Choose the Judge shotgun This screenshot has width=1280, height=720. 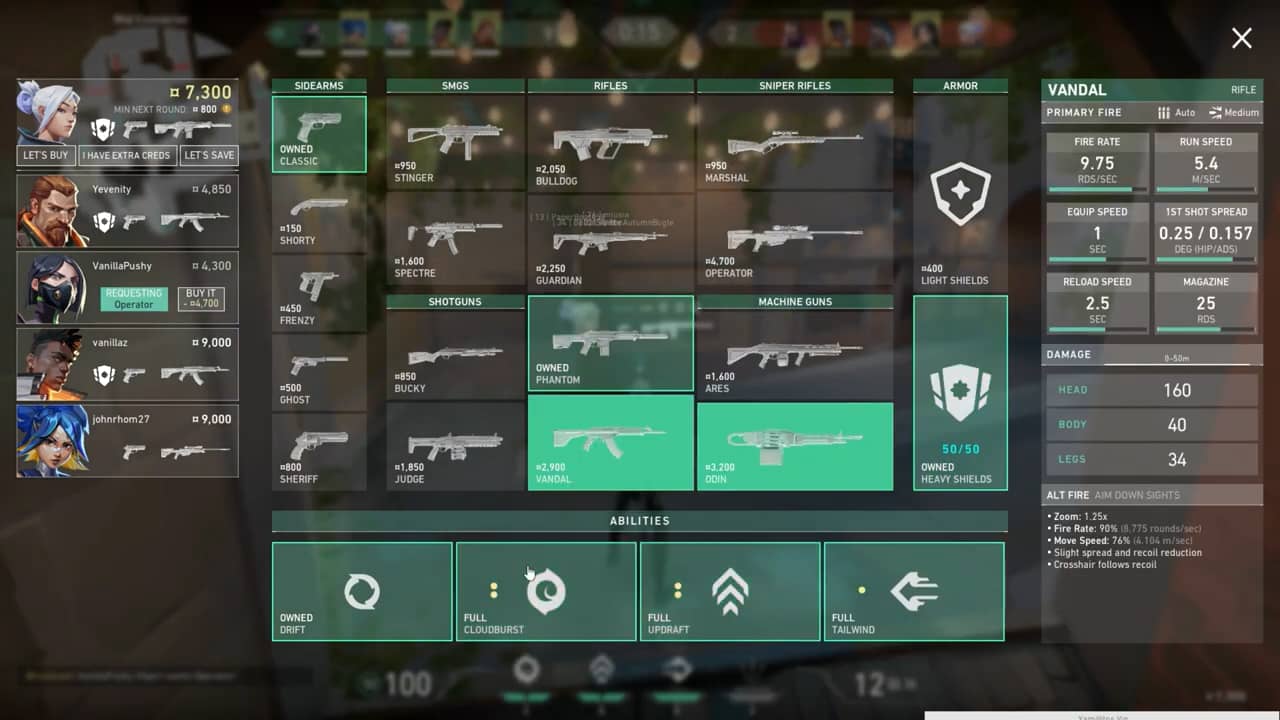click(x=455, y=447)
